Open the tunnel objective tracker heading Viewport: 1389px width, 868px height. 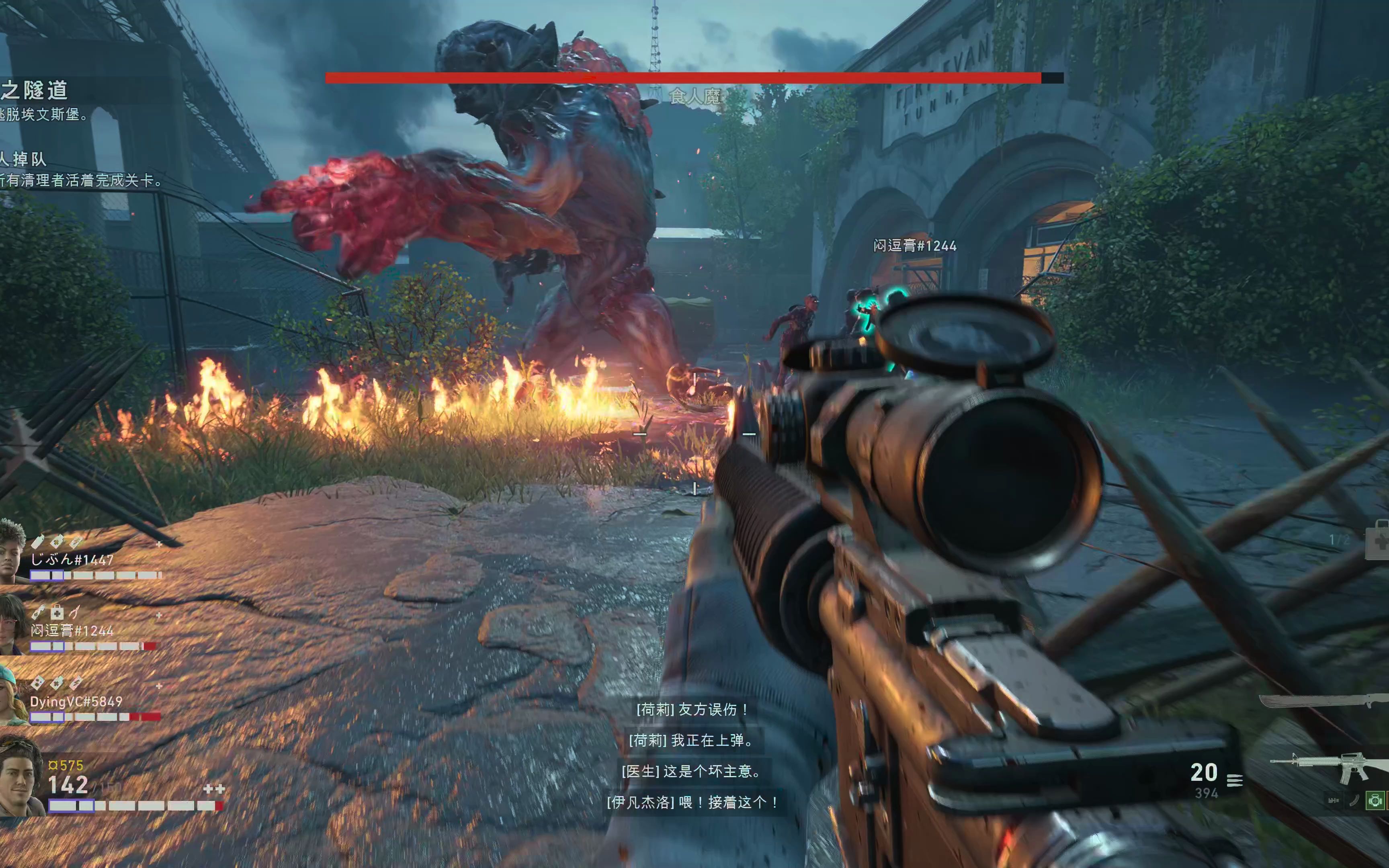35,90
